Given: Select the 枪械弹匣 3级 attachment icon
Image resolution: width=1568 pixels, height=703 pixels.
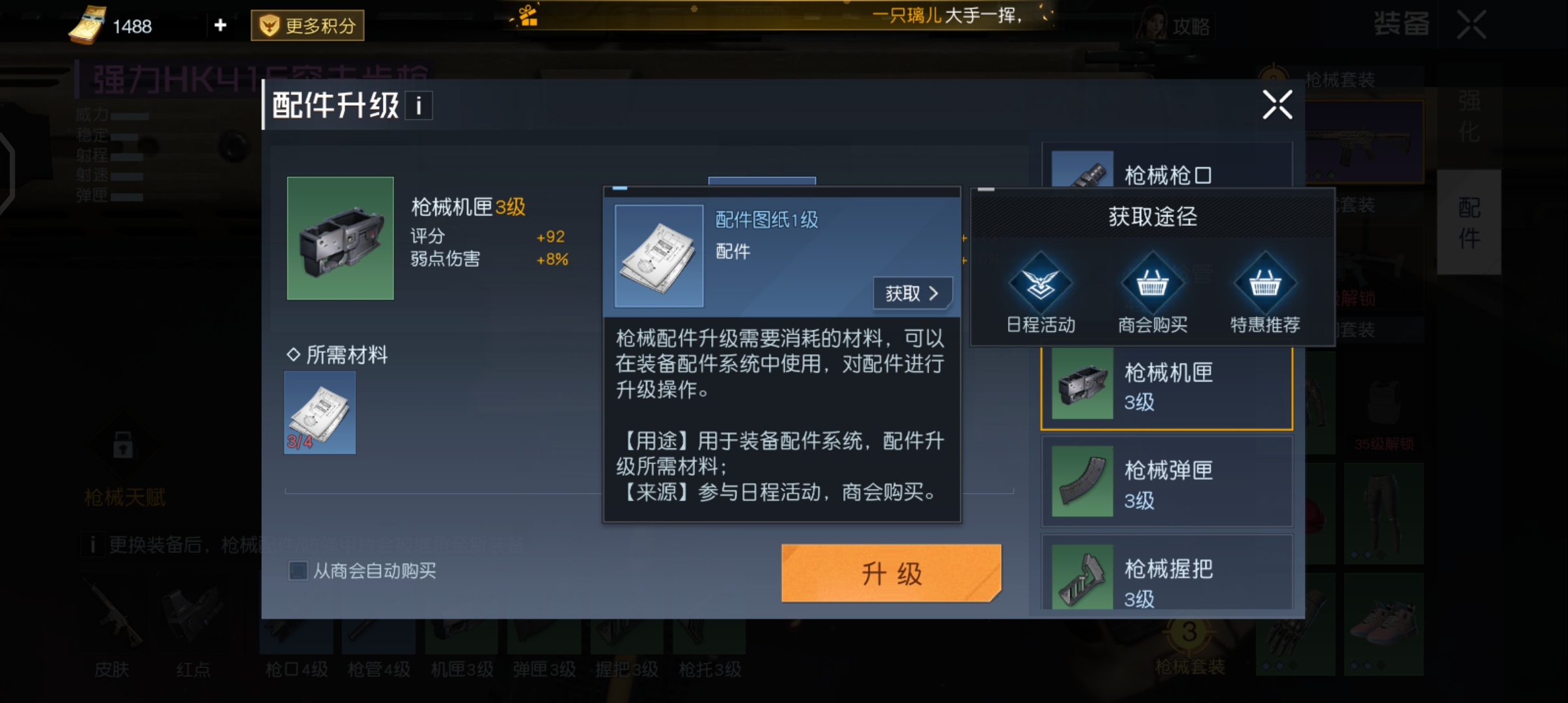Looking at the screenshot, I should click(1081, 482).
